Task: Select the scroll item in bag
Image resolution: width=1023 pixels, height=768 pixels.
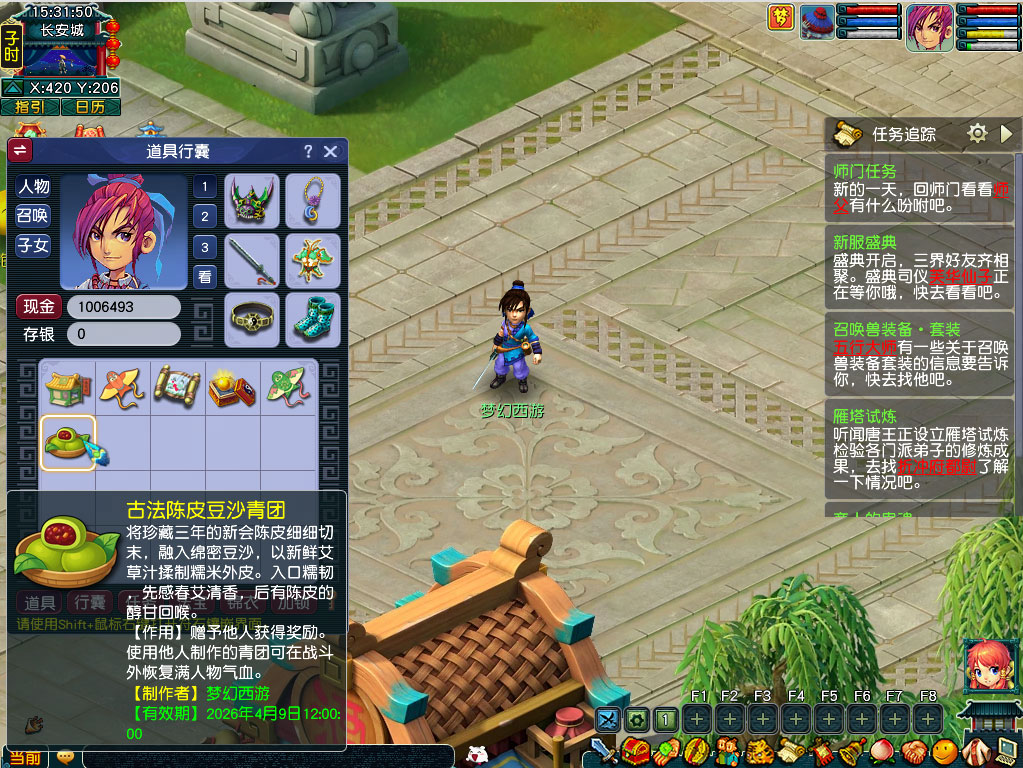Action: 178,388
